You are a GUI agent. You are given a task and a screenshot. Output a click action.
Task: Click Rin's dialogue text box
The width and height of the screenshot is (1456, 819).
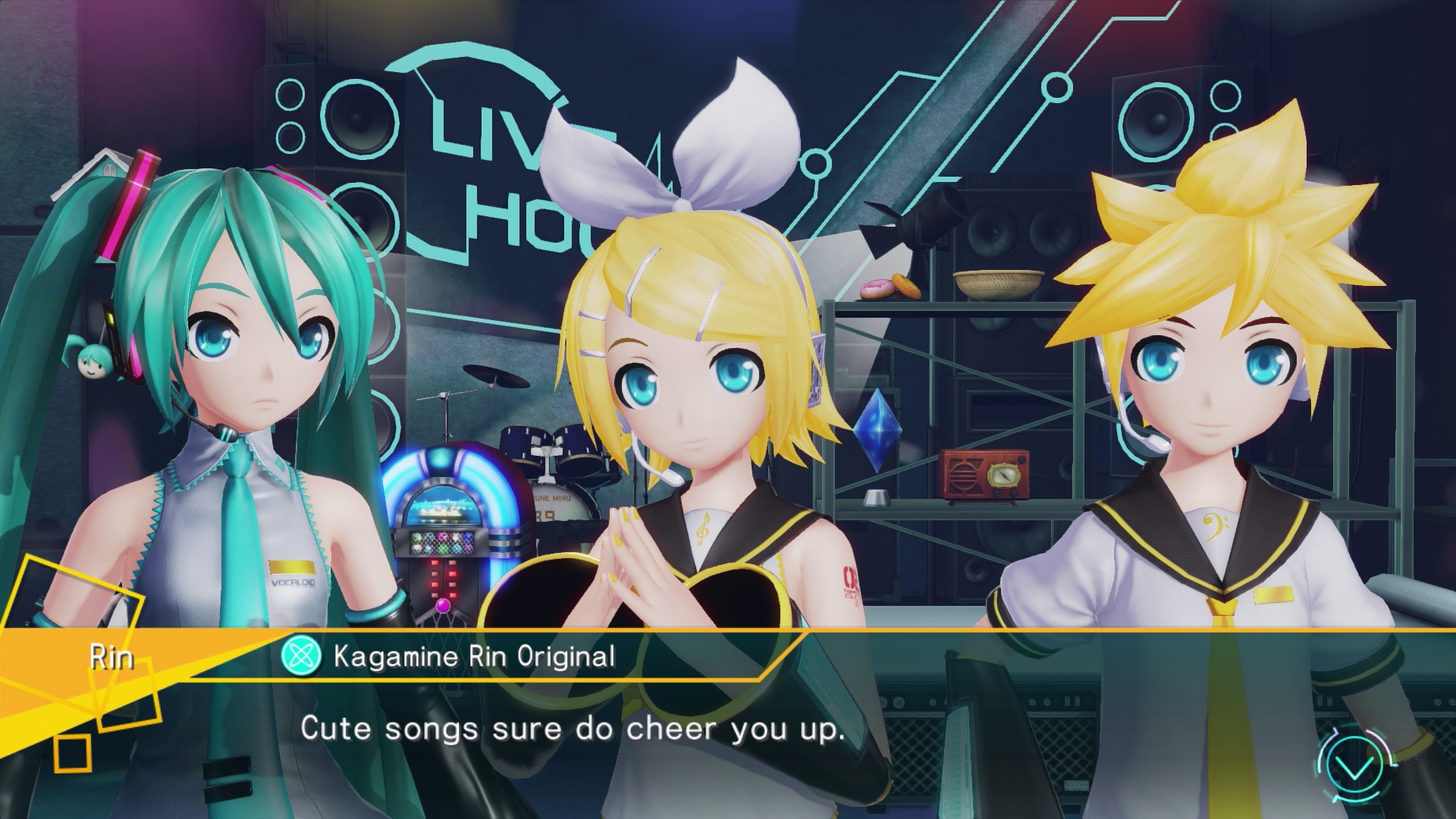pos(573,729)
